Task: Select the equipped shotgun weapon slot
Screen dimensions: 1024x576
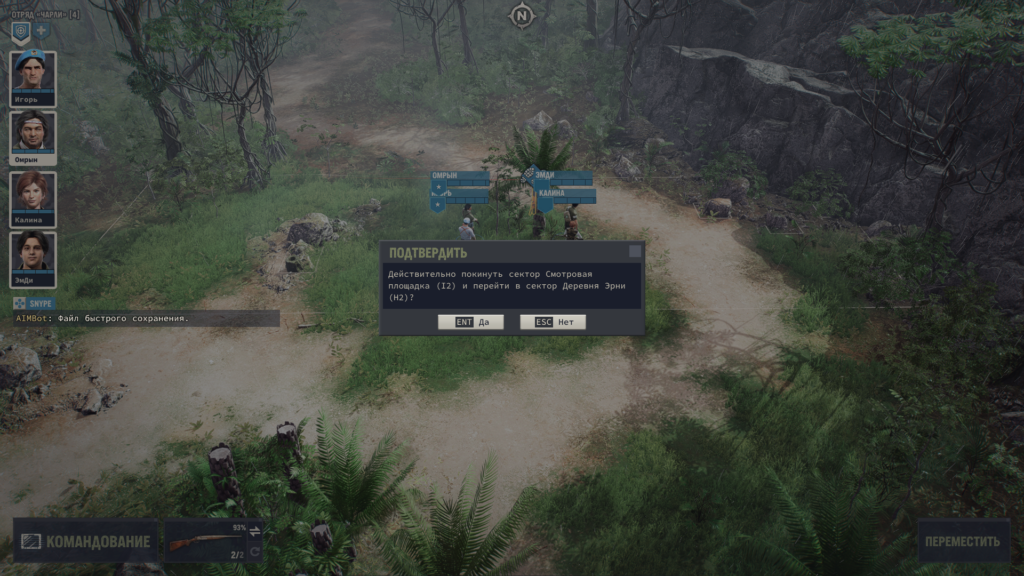Action: pos(207,541)
